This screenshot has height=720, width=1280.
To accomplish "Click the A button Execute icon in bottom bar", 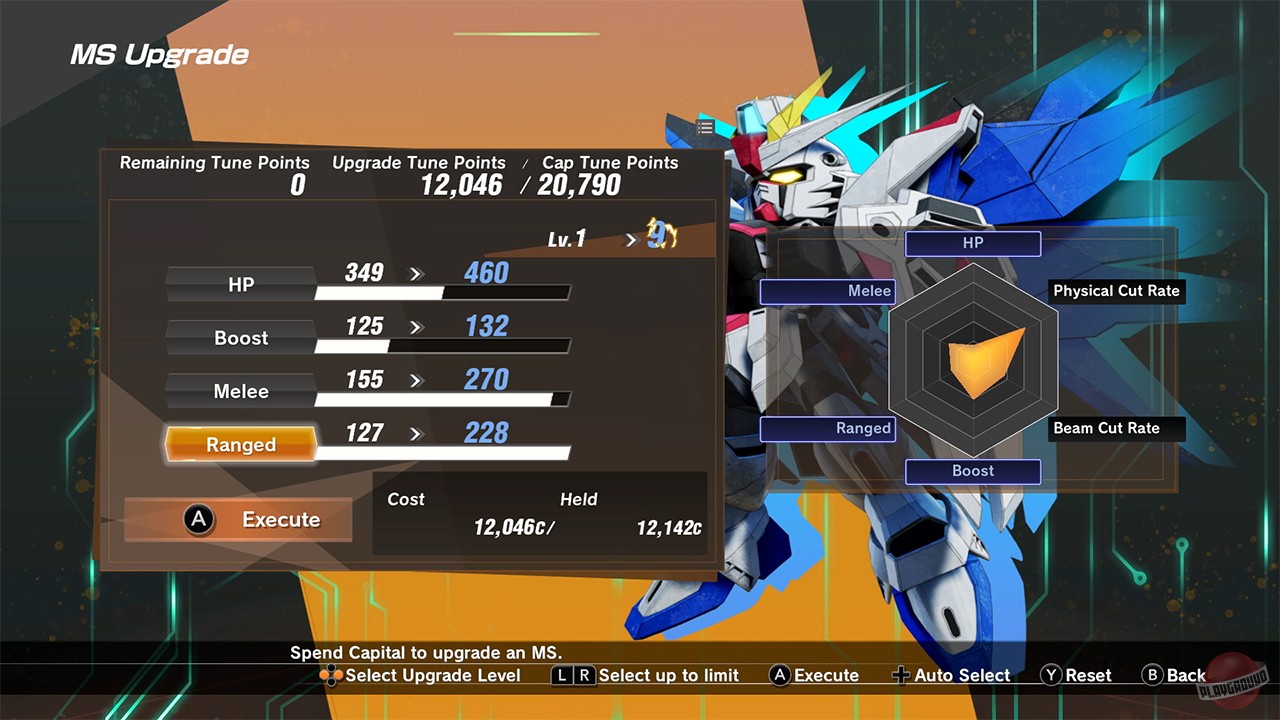I will coord(779,675).
